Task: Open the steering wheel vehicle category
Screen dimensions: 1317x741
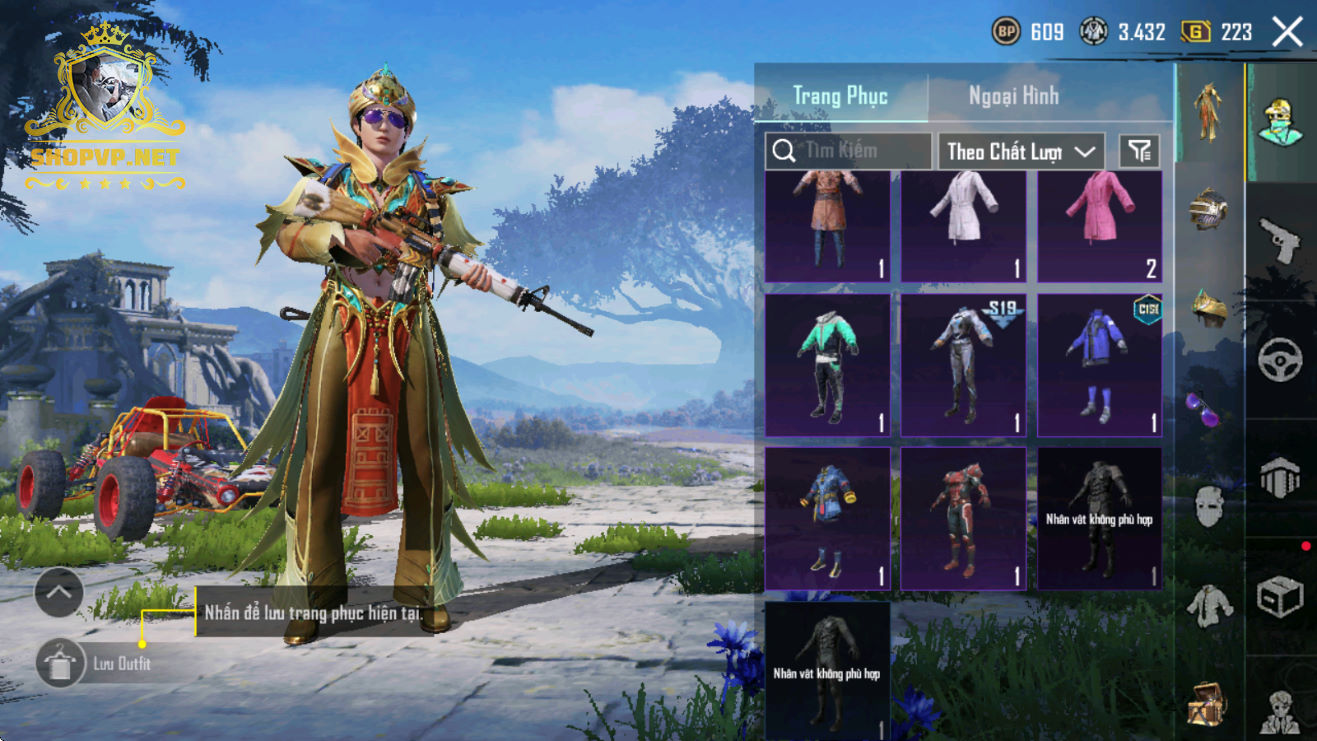Action: (1280, 360)
